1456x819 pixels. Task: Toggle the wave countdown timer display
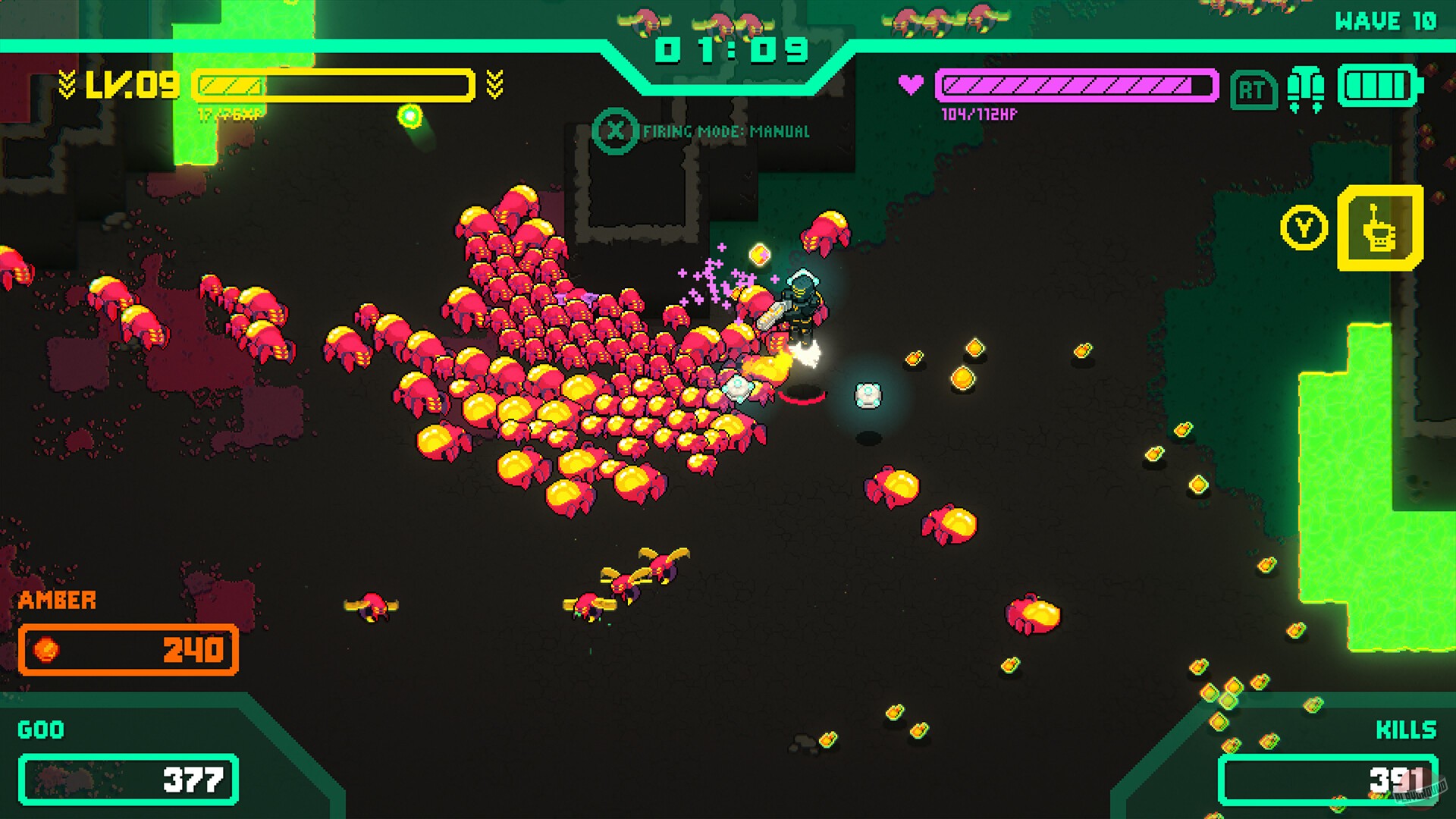tap(730, 49)
